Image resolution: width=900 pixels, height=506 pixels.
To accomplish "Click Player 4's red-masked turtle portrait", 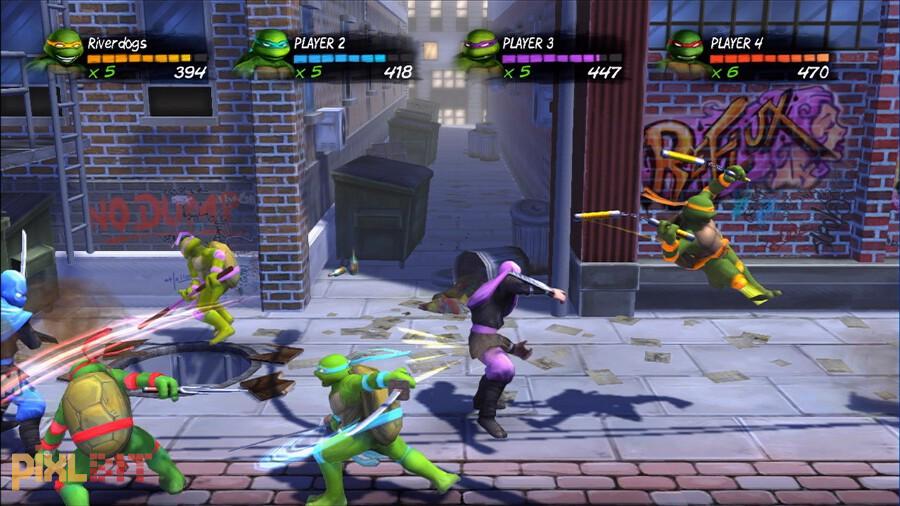I will tap(685, 49).
